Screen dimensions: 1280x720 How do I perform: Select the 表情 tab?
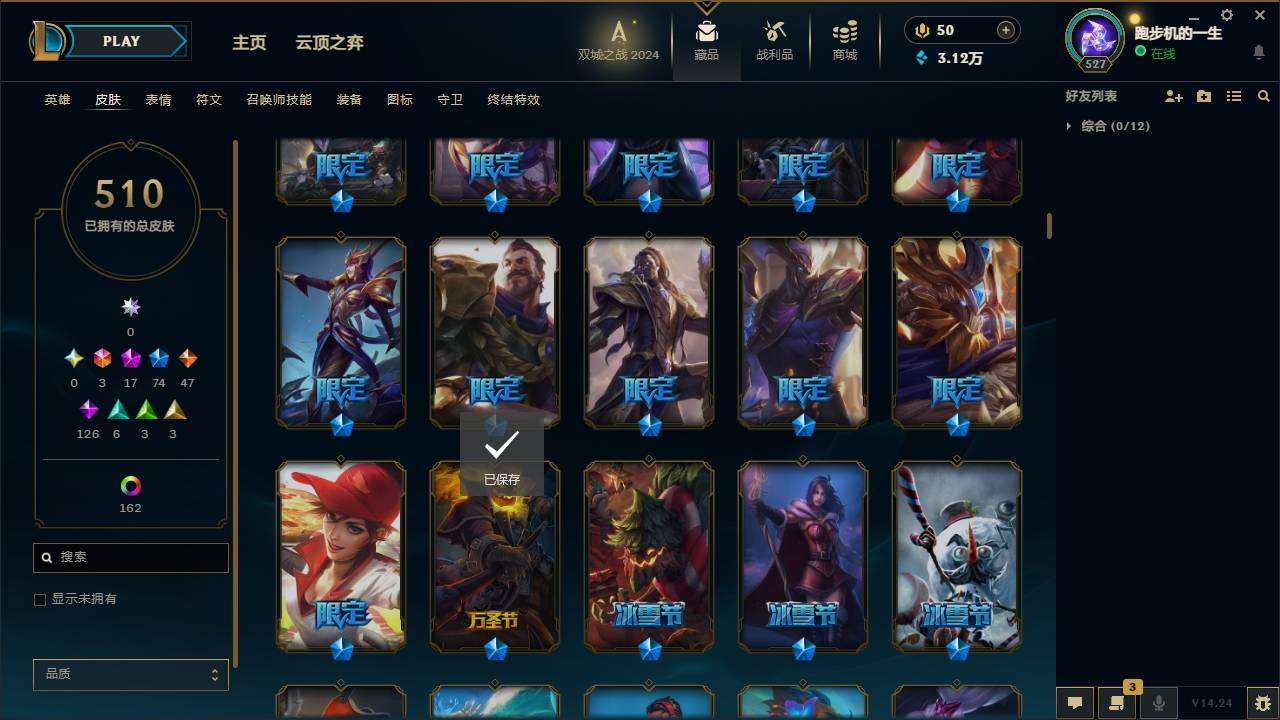159,99
